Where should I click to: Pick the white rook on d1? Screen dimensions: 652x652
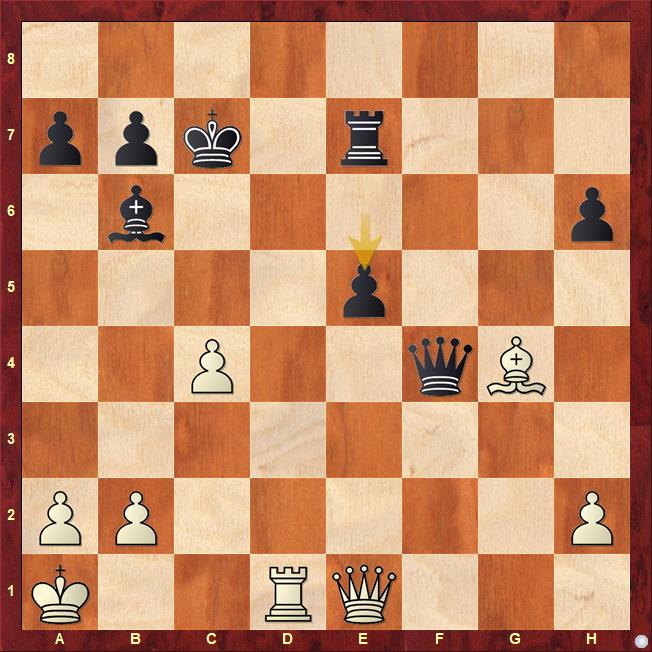click(x=288, y=593)
